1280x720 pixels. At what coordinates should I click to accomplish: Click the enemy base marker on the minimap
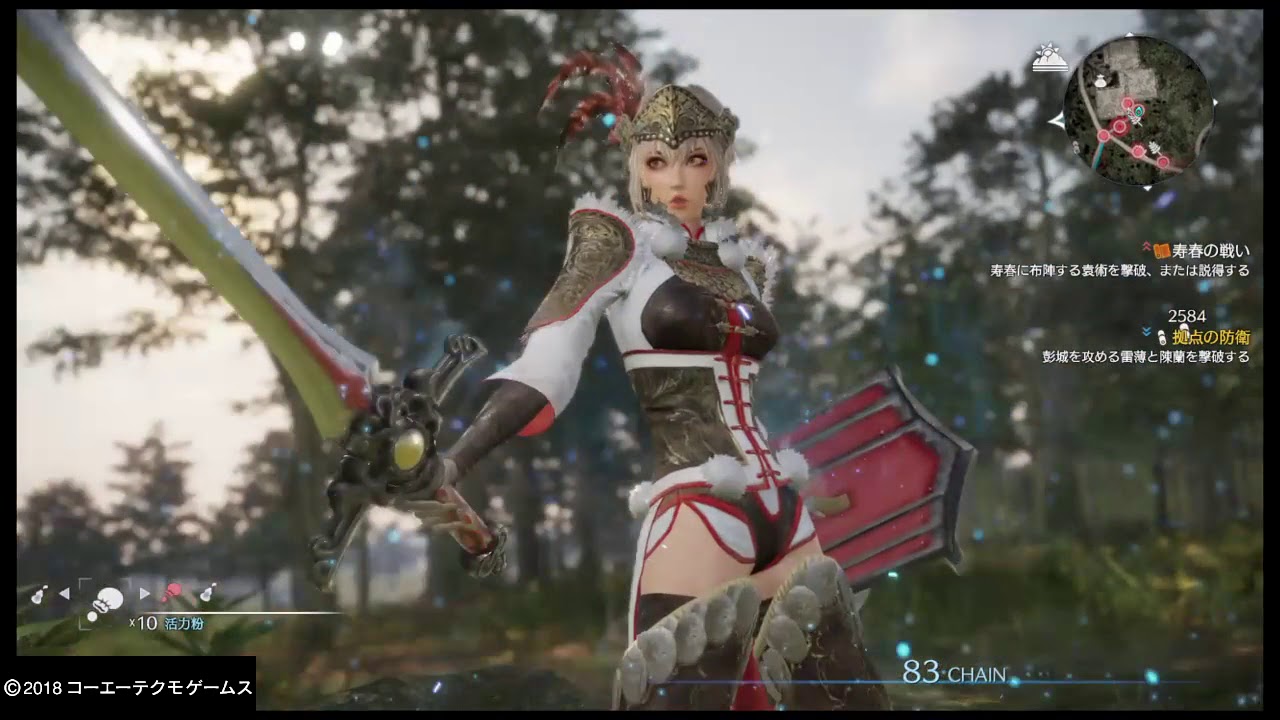[x=1119, y=126]
